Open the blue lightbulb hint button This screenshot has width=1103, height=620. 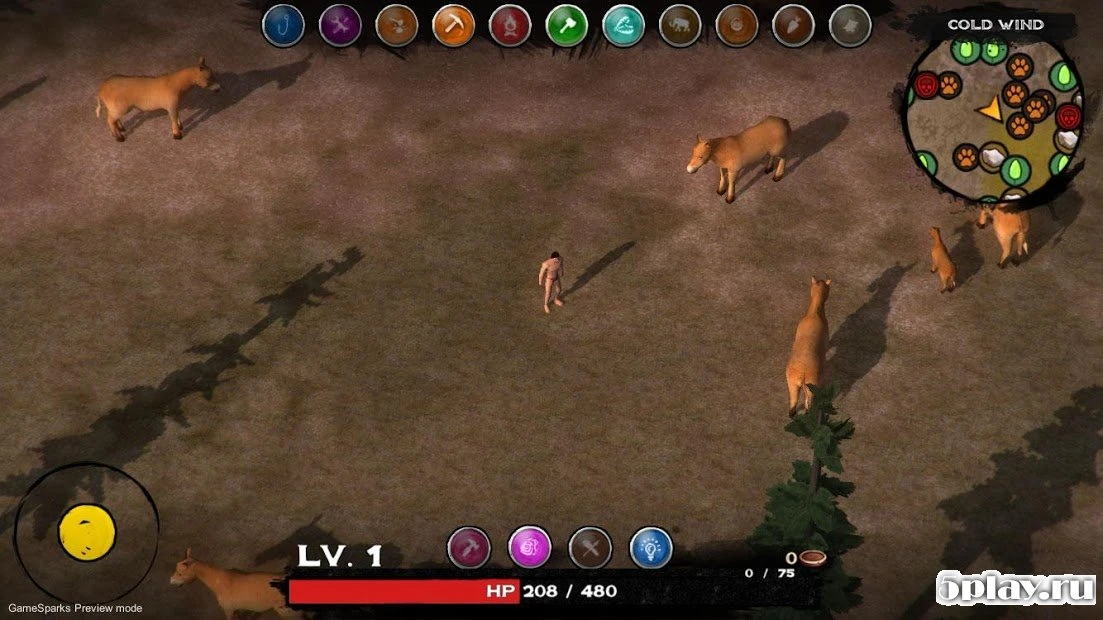pos(651,547)
